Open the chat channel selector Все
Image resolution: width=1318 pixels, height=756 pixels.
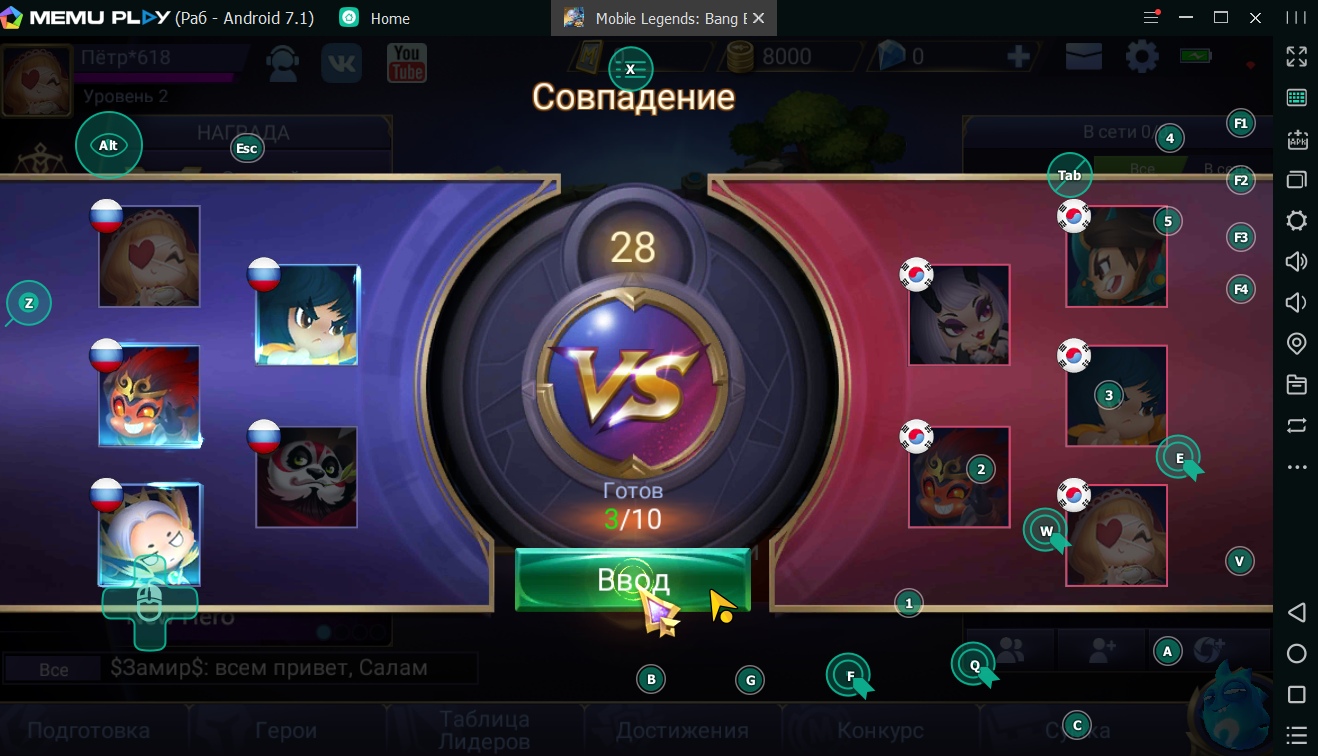[x=55, y=668]
